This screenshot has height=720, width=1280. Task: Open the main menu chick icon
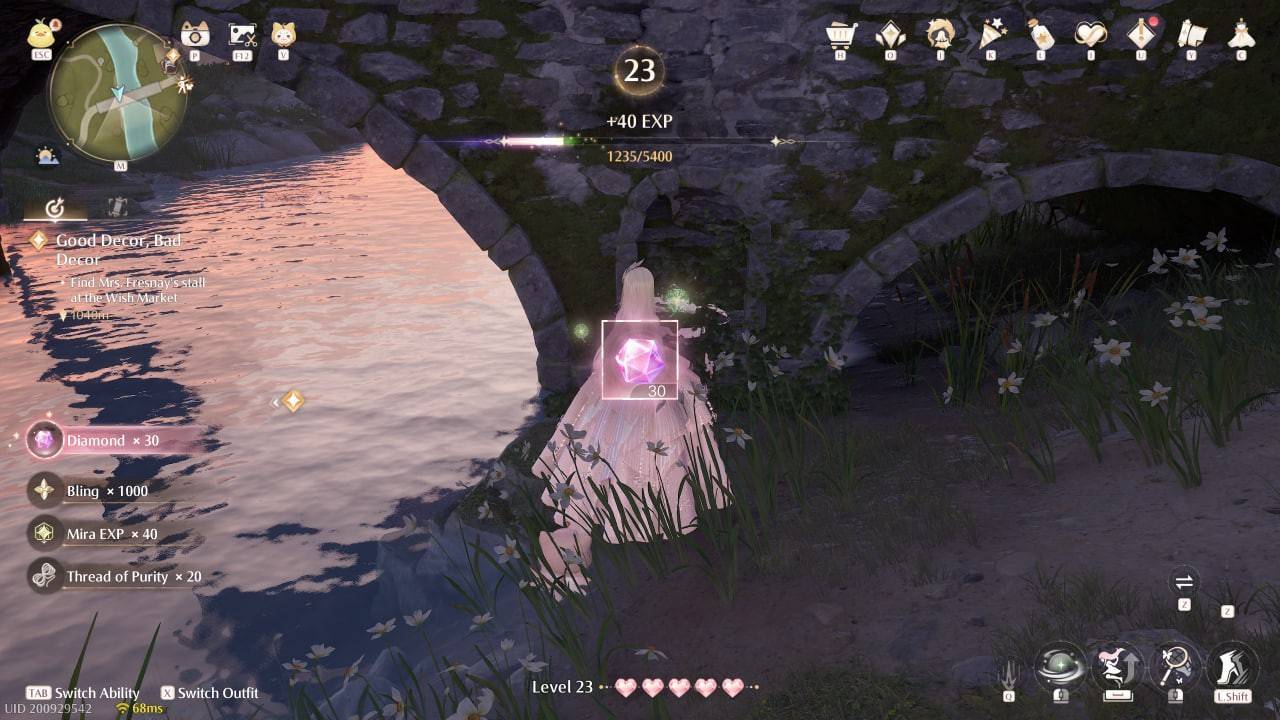click(x=40, y=33)
